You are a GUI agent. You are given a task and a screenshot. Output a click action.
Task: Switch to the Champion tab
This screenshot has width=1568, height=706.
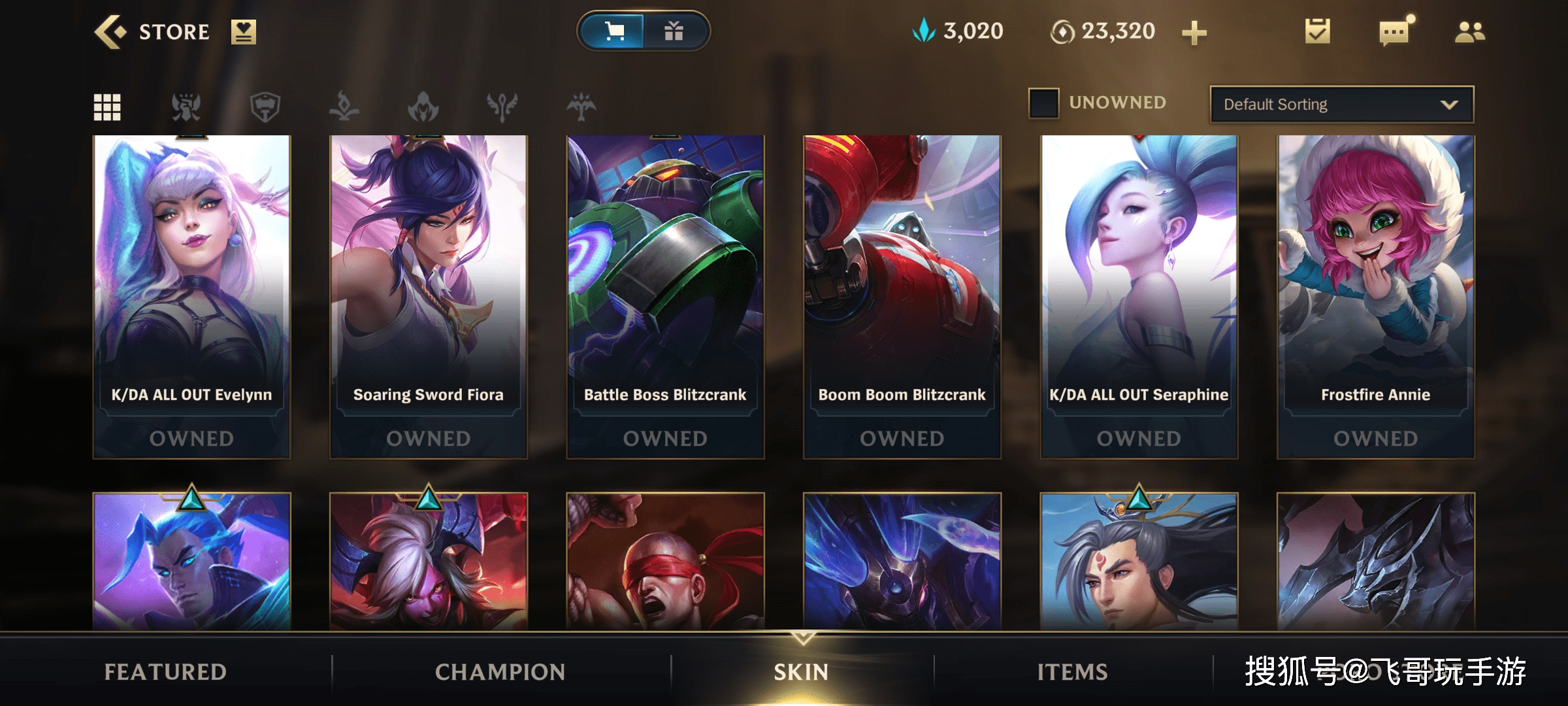click(500, 671)
